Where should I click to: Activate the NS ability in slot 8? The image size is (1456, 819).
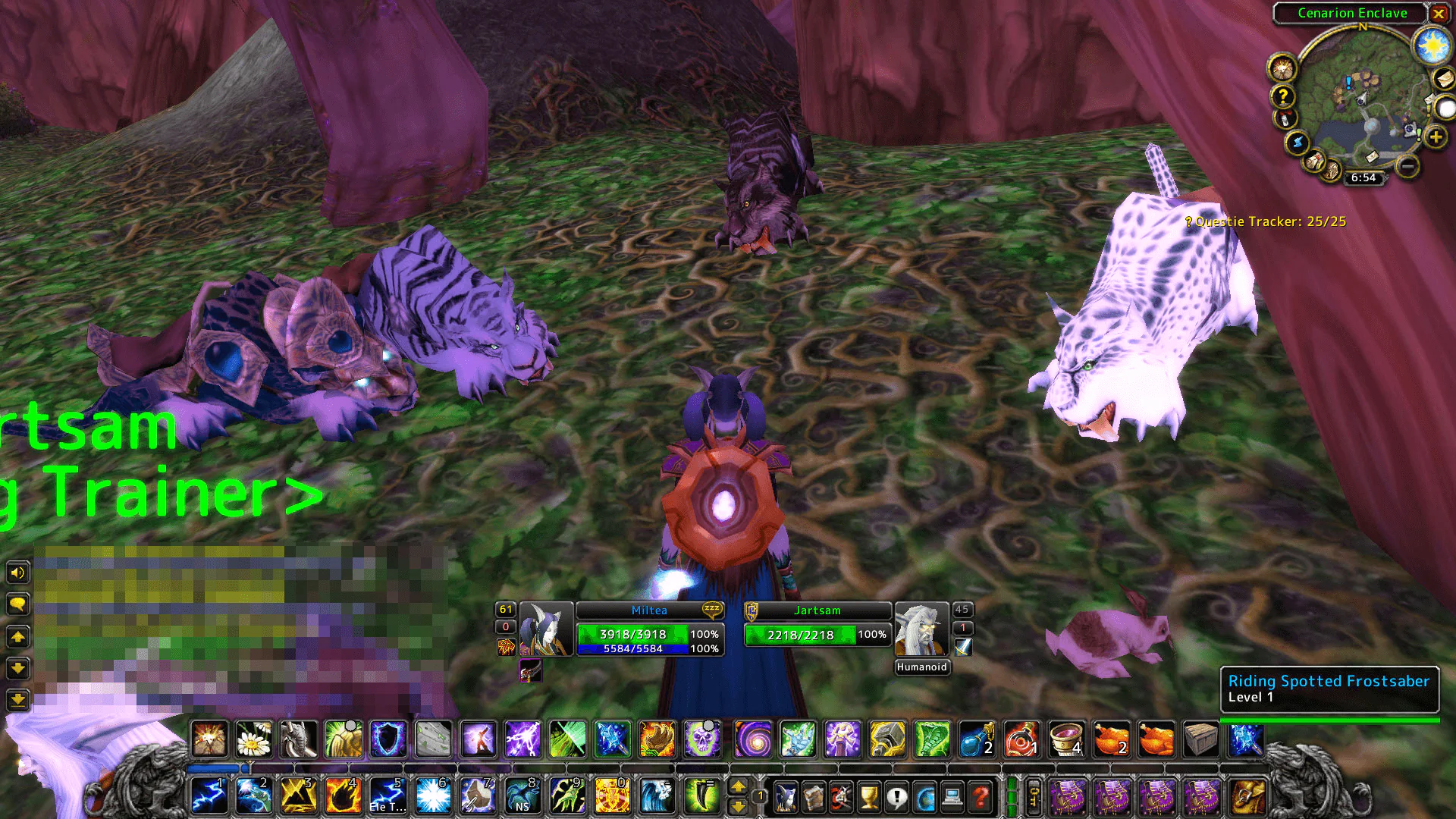coord(522,796)
